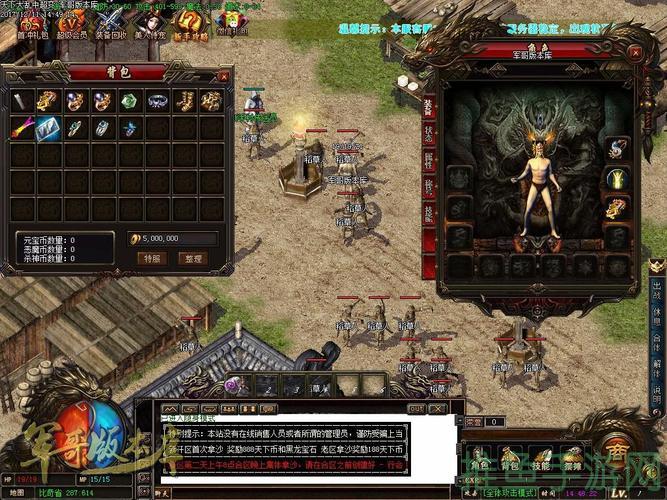
Task: Close the 背包 backpack window
Action: 224,74
